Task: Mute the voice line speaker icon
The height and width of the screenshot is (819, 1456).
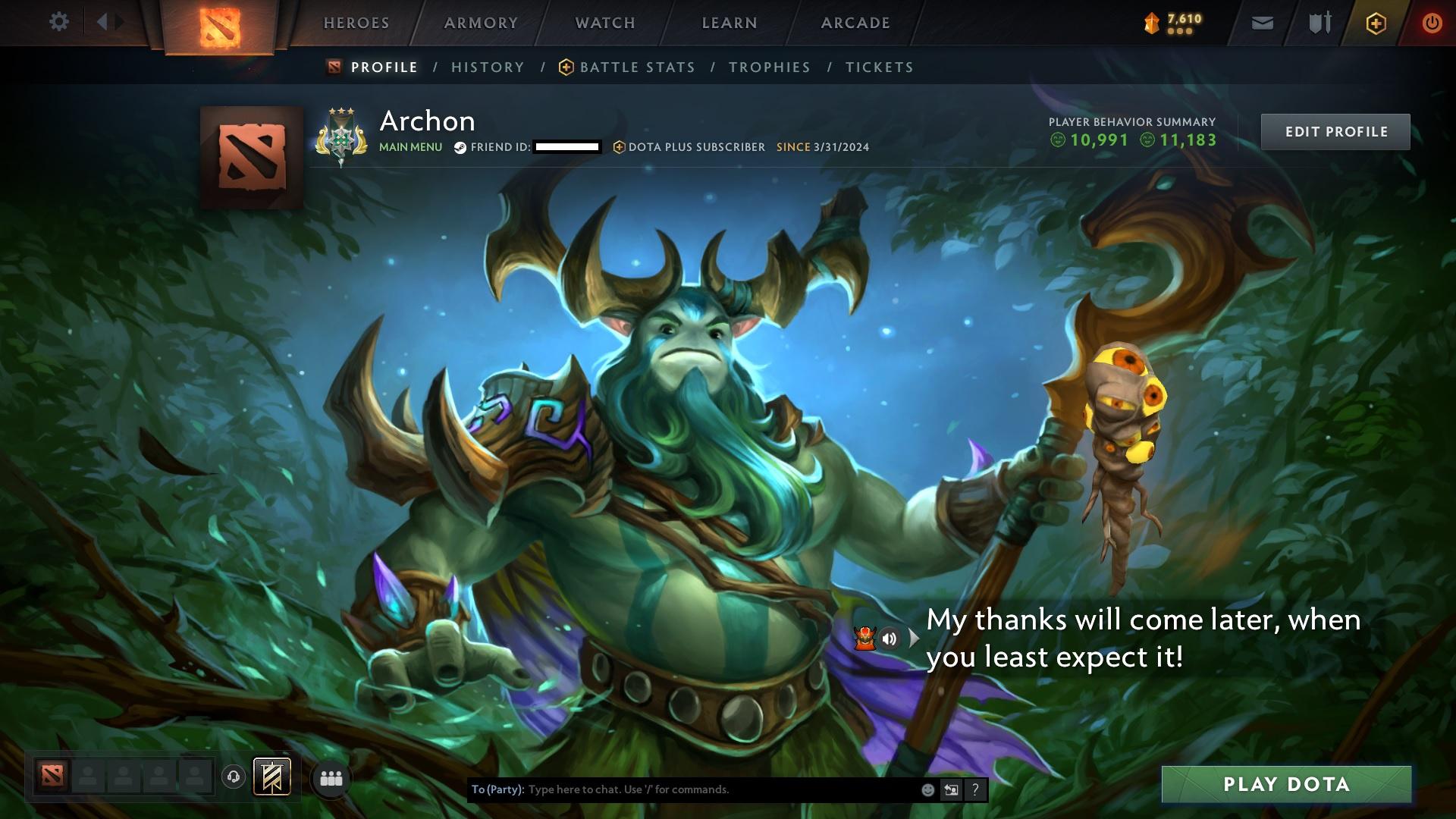Action: pyautogui.click(x=890, y=638)
